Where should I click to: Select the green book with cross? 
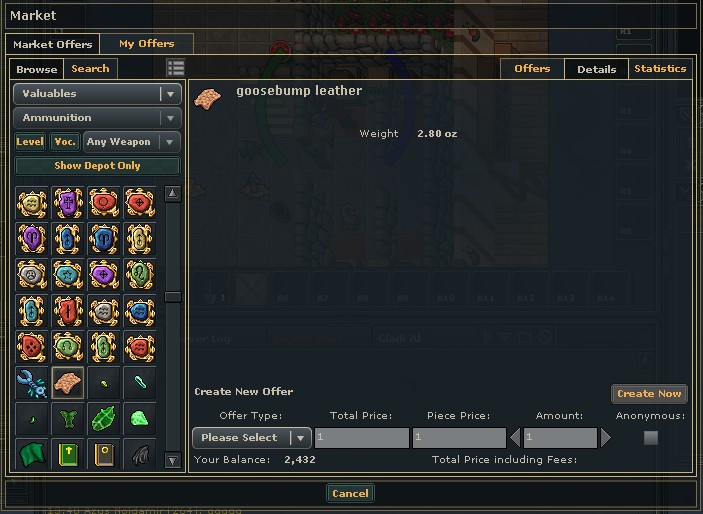[x=68, y=454]
